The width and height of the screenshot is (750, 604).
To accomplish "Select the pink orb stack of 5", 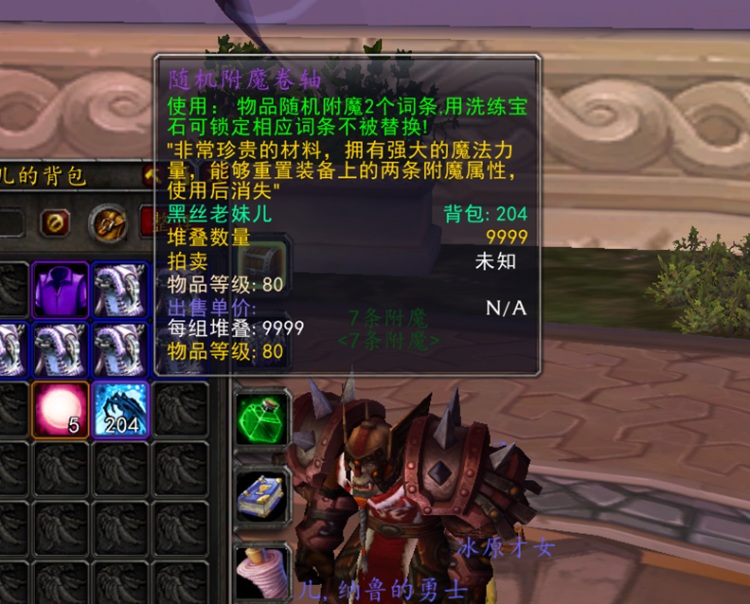I will (60, 410).
